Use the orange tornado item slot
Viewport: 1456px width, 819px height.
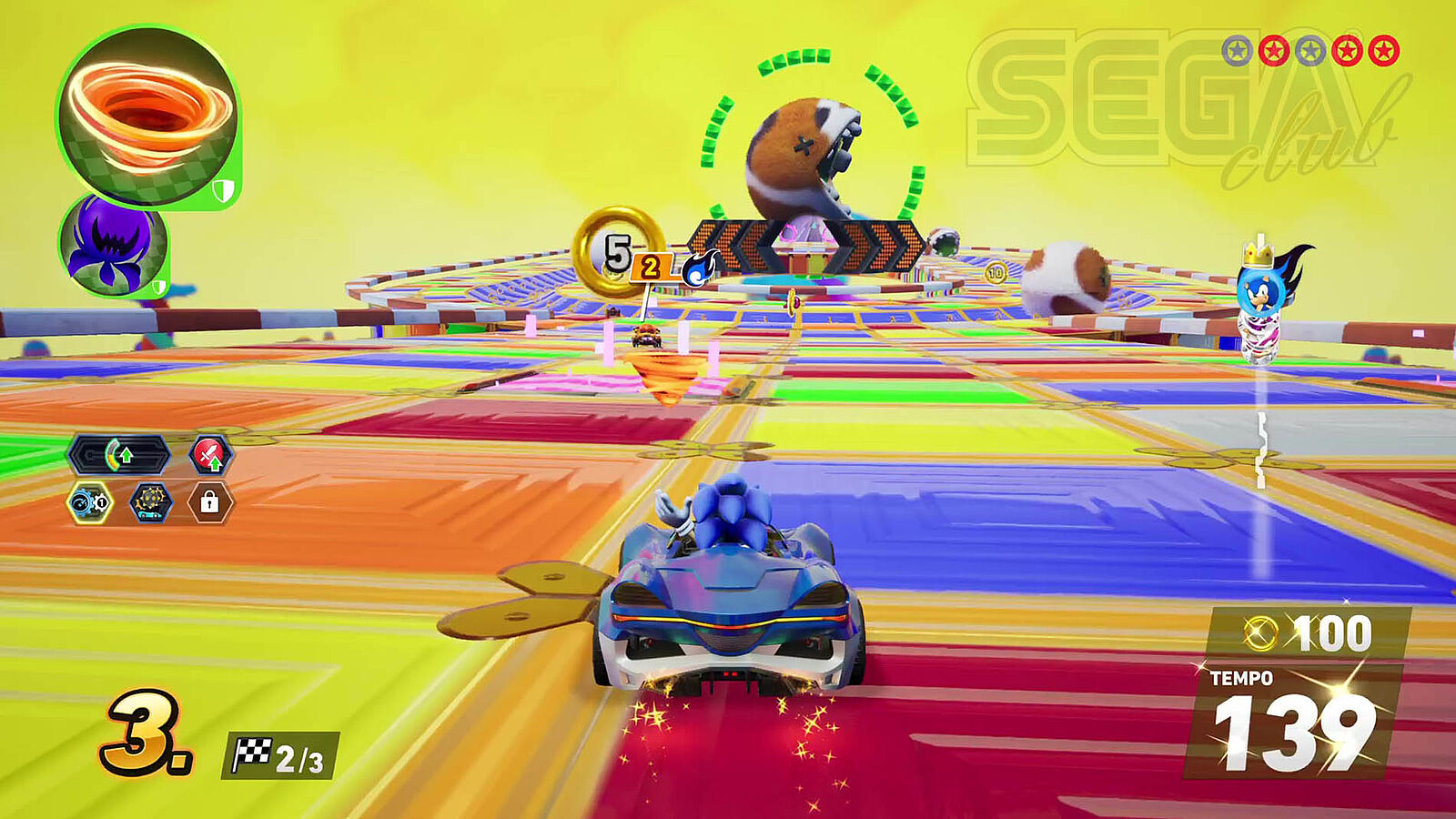147,116
